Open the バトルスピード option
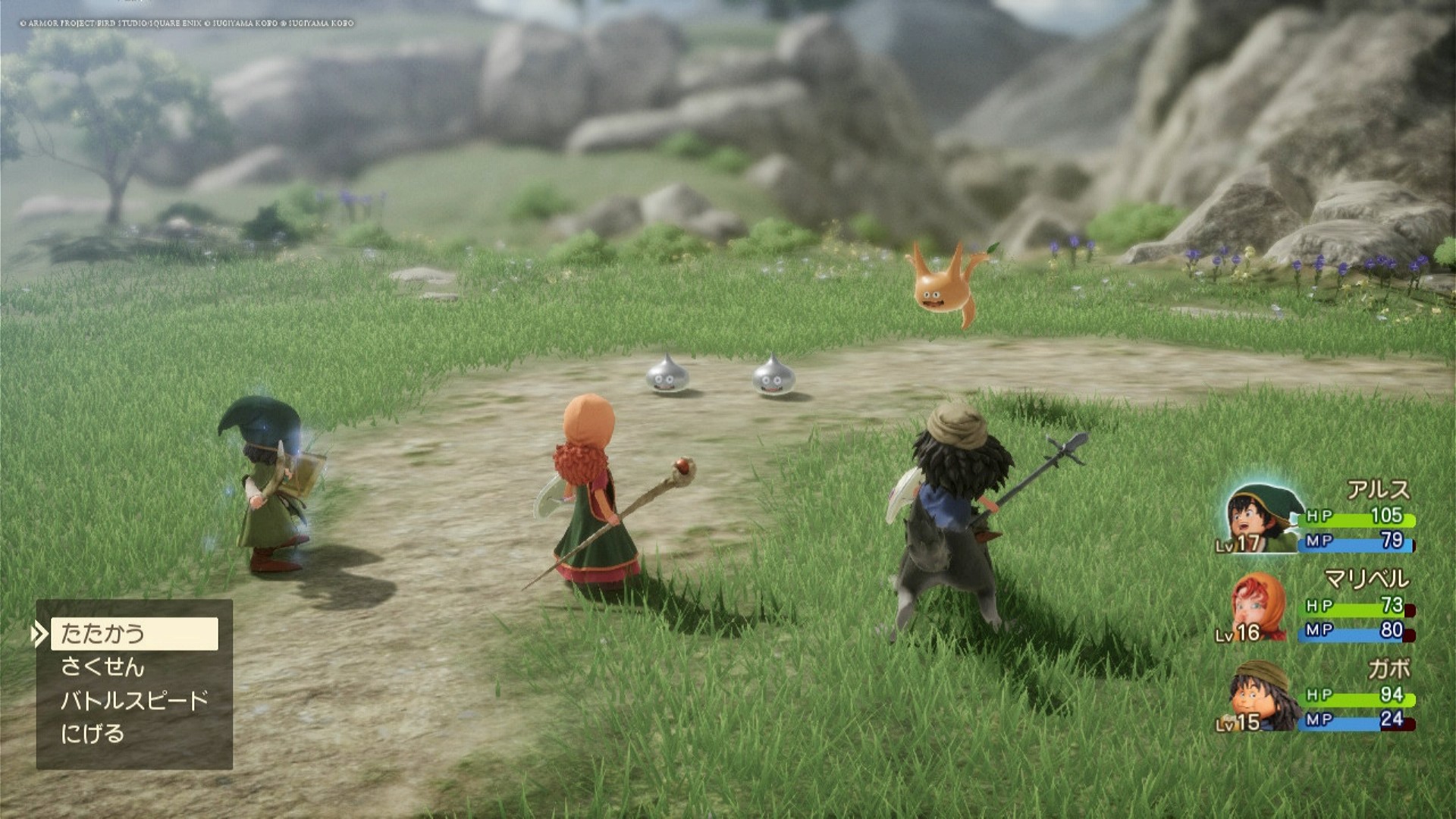The height and width of the screenshot is (819, 1456). (x=134, y=701)
